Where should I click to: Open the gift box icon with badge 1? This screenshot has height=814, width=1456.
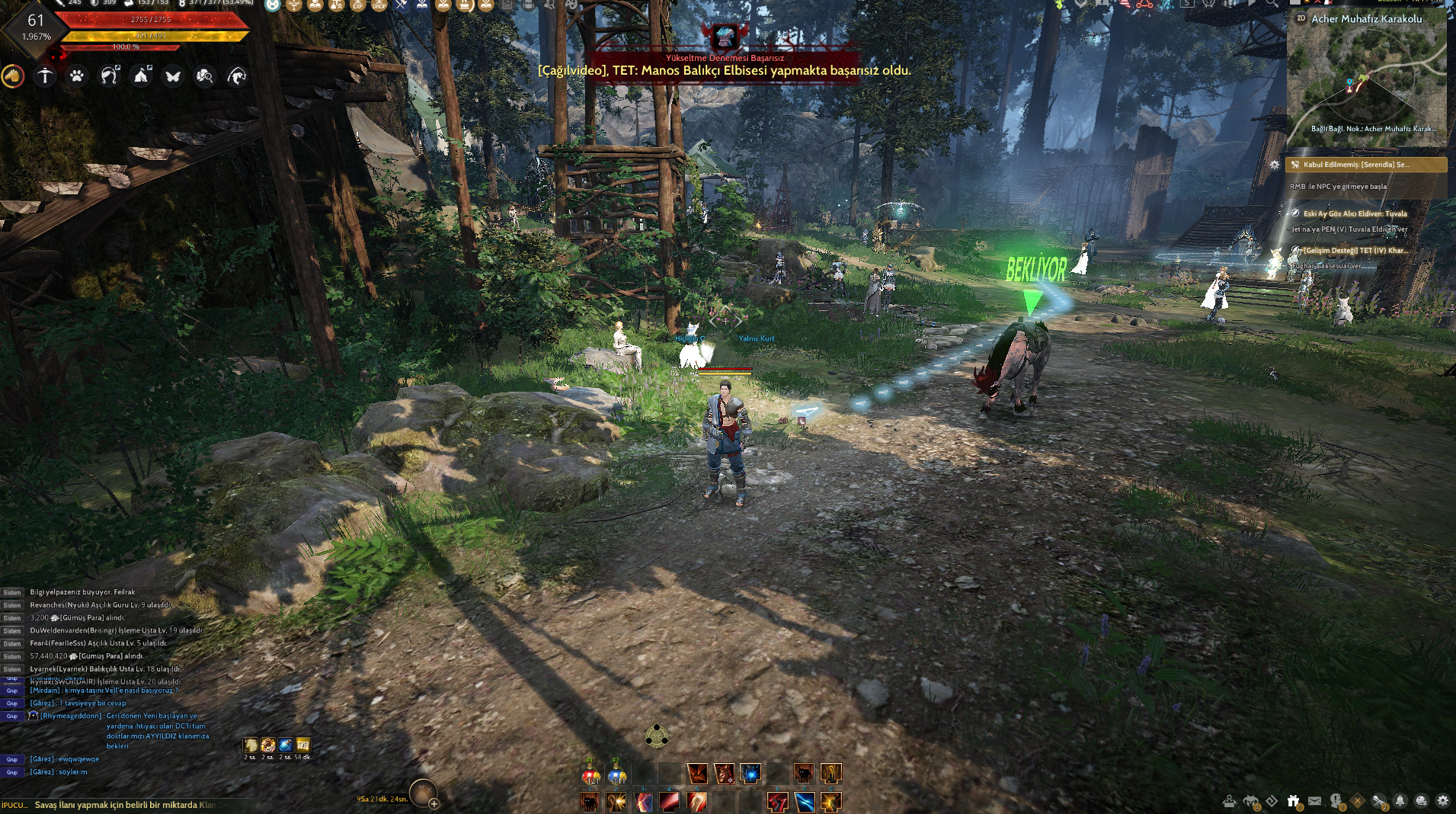tap(1293, 800)
